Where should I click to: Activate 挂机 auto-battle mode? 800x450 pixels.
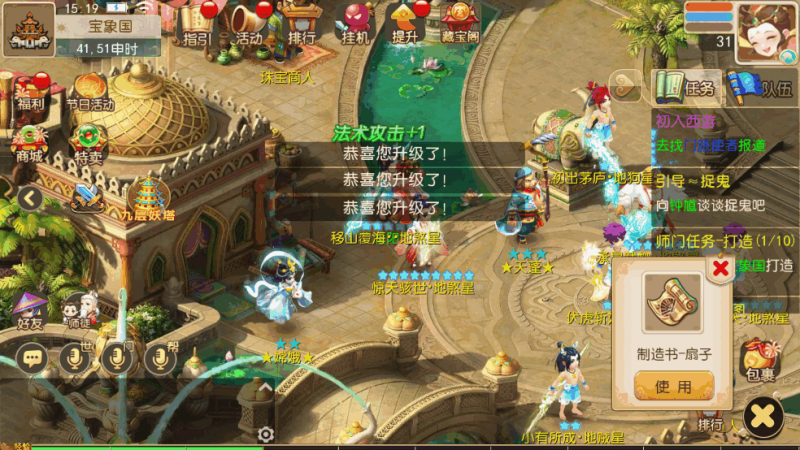tap(355, 23)
